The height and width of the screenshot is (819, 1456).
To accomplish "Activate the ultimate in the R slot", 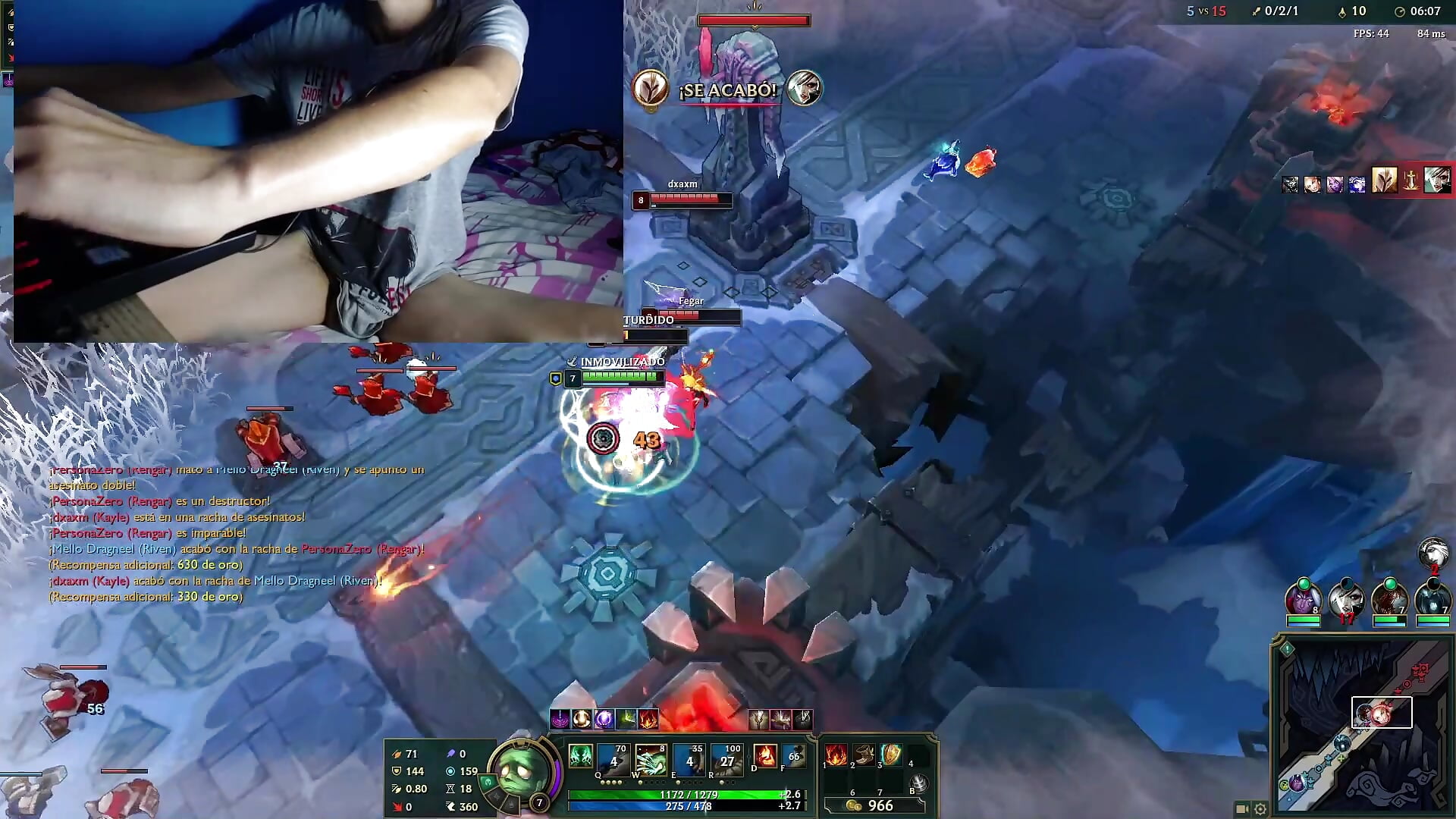I will (726, 761).
